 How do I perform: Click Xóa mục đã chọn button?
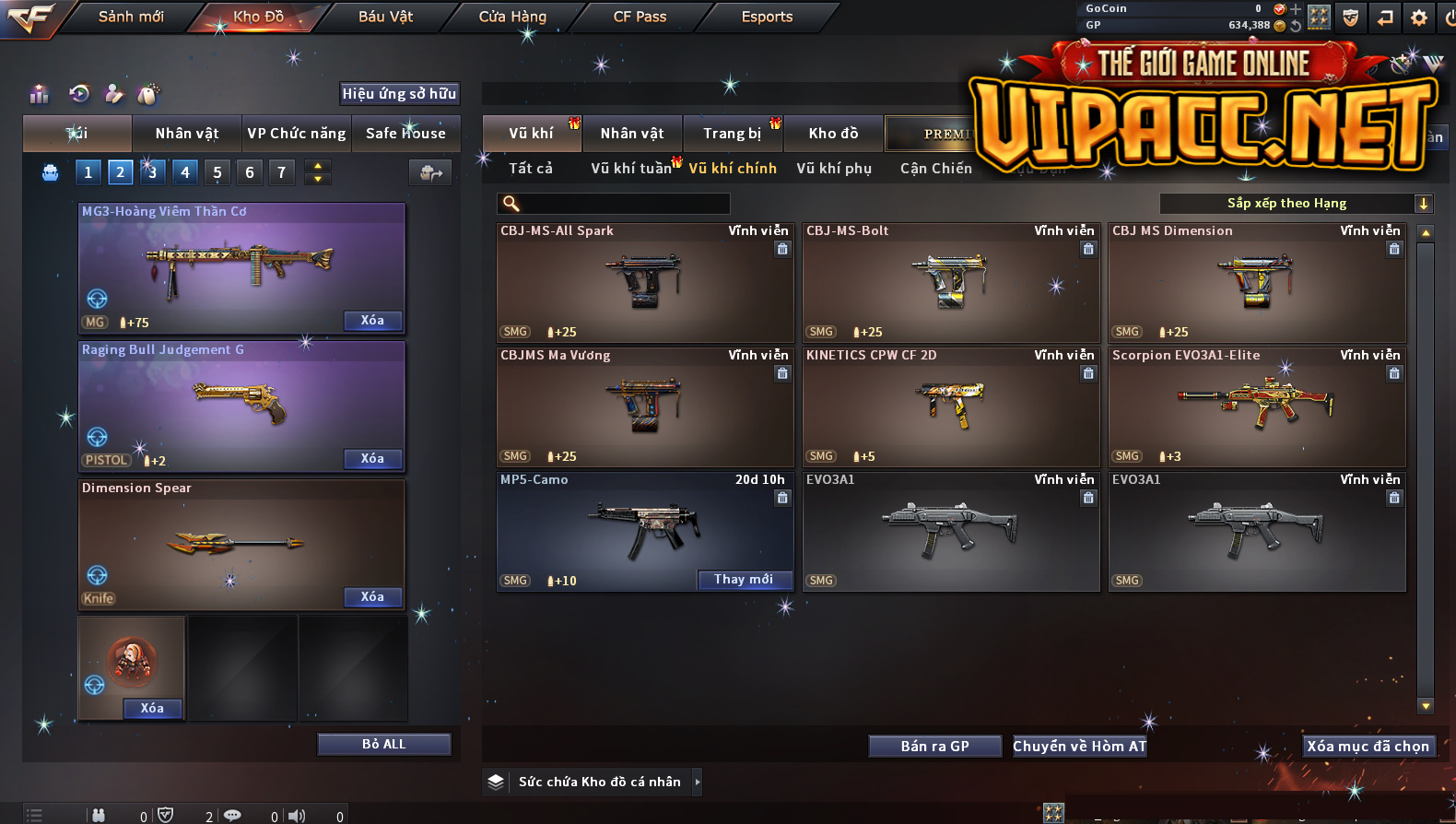click(1368, 747)
